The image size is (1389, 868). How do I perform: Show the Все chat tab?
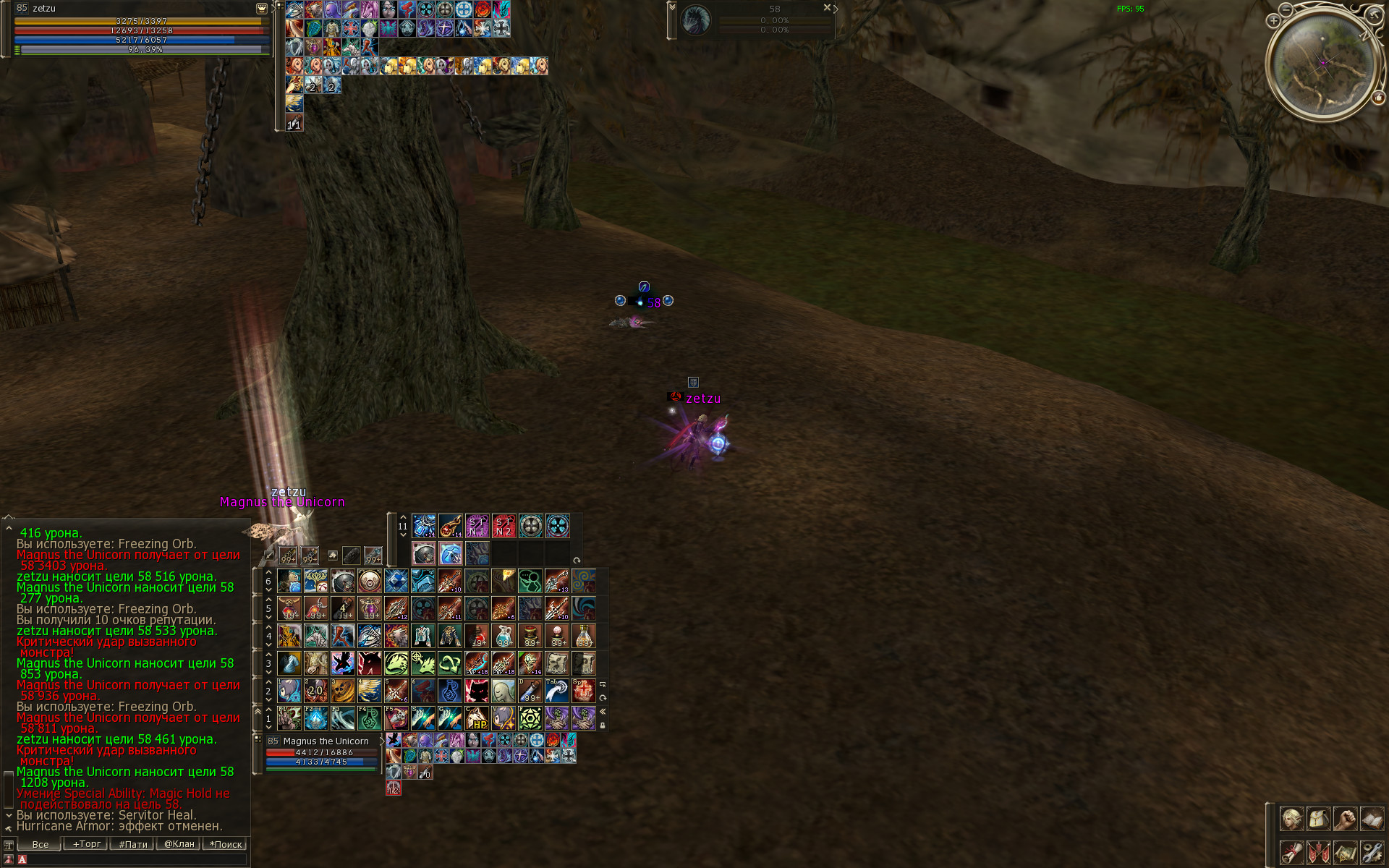(41, 844)
